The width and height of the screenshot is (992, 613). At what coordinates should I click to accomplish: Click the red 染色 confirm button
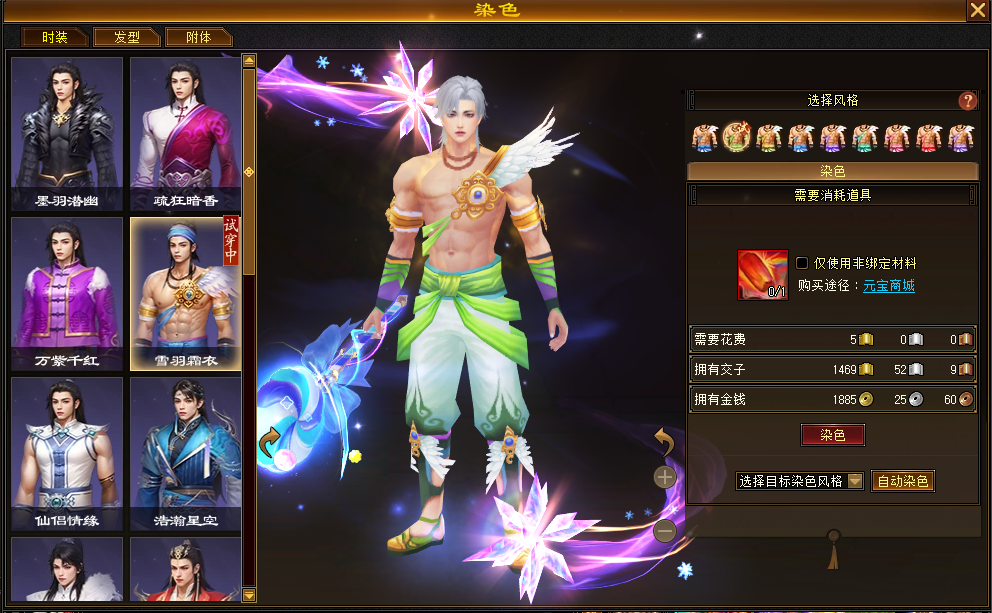(x=832, y=435)
